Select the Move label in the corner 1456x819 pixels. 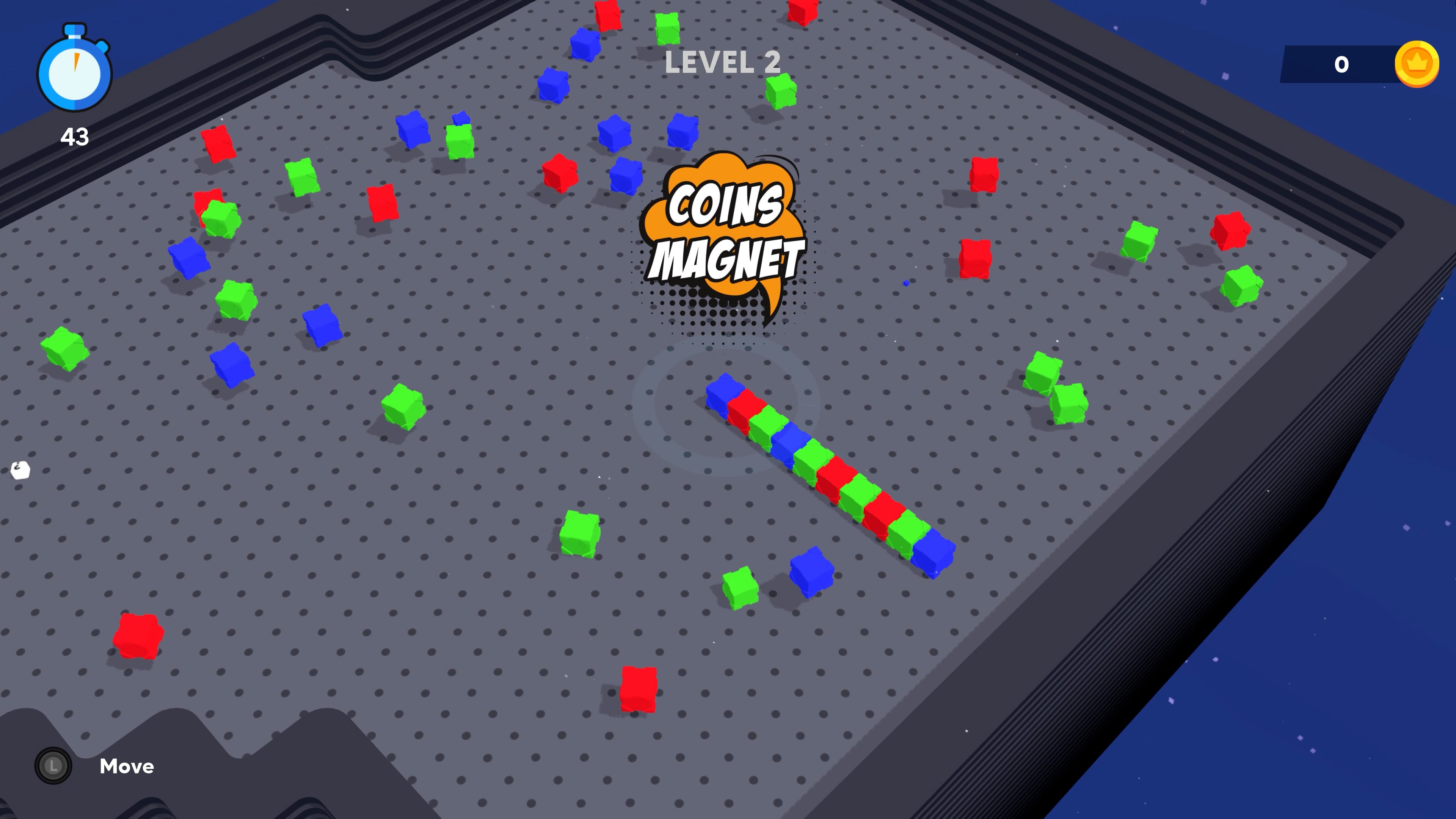[126, 766]
